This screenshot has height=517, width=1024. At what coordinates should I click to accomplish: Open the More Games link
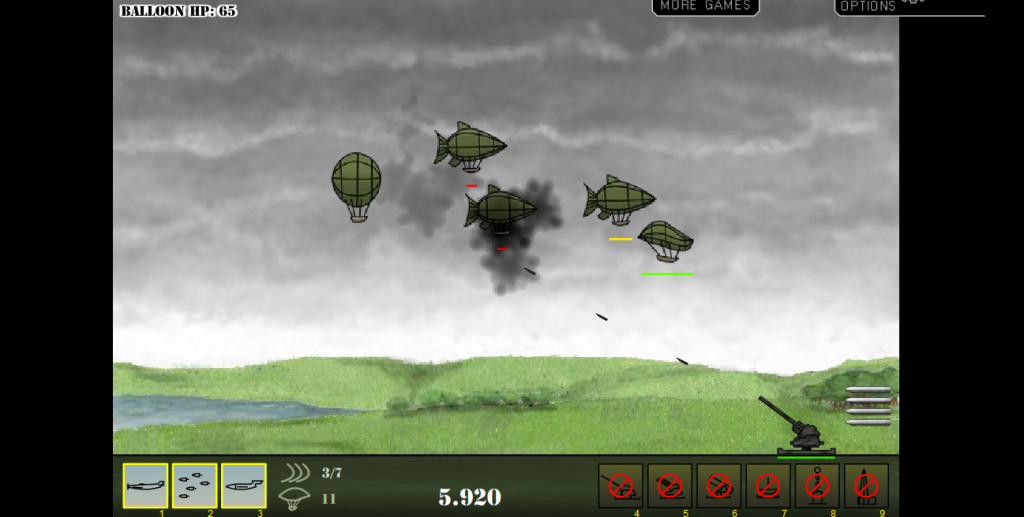click(x=705, y=7)
